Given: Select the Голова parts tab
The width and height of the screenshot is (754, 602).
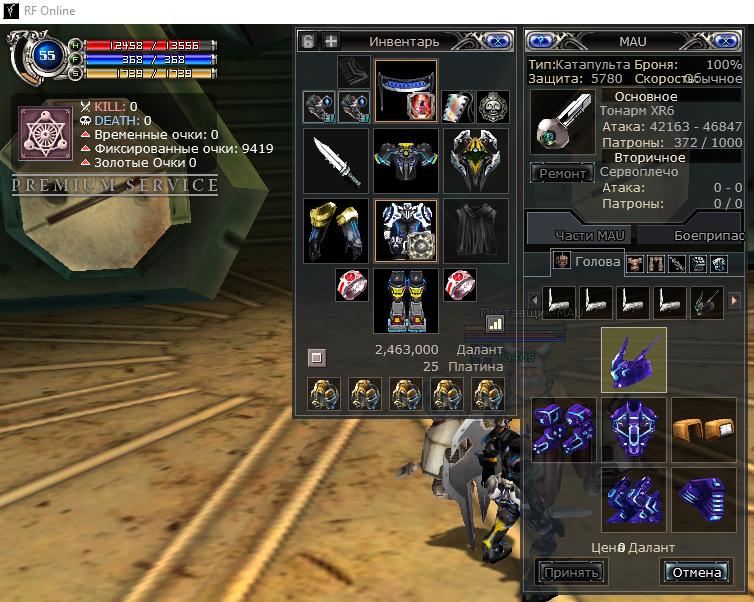Looking at the screenshot, I should 586,262.
